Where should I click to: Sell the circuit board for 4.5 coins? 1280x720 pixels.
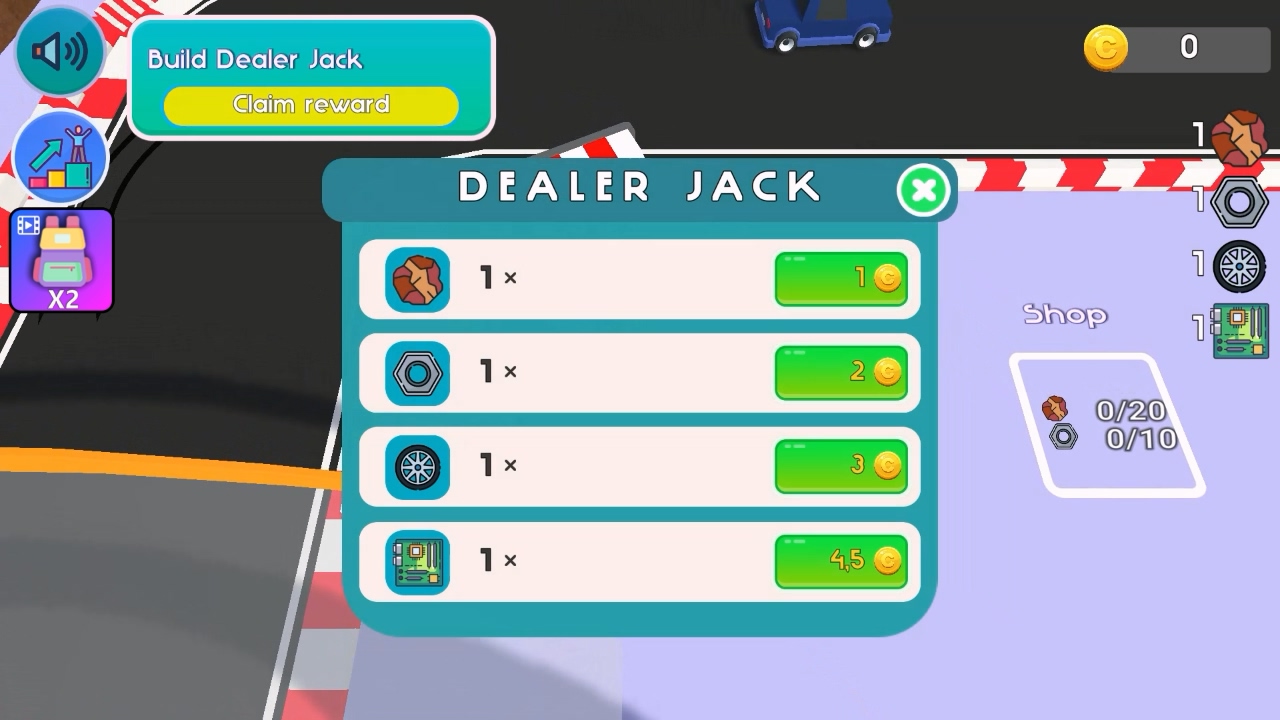(841, 561)
